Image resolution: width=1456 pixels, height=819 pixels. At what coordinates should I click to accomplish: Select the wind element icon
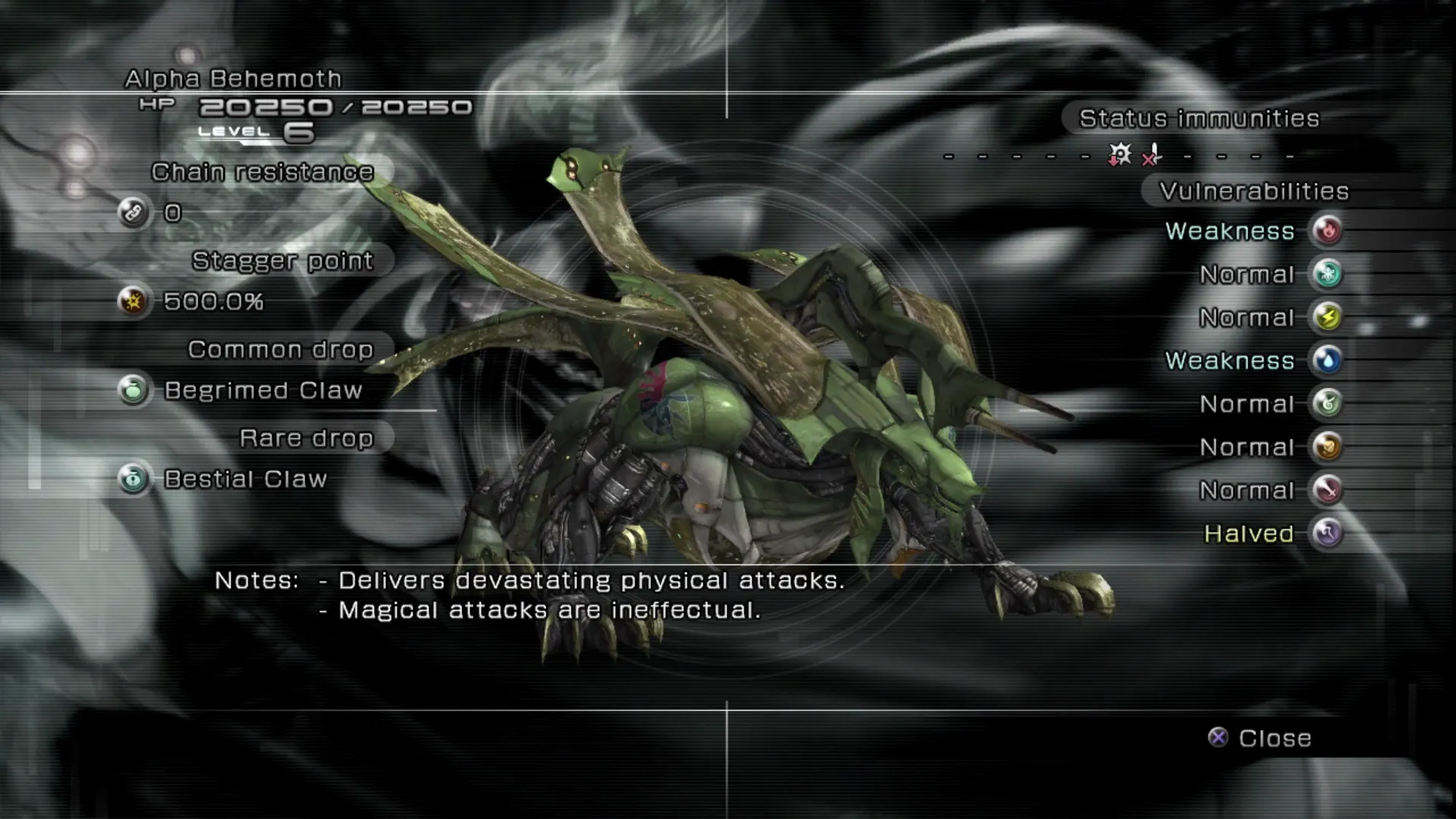1327,403
